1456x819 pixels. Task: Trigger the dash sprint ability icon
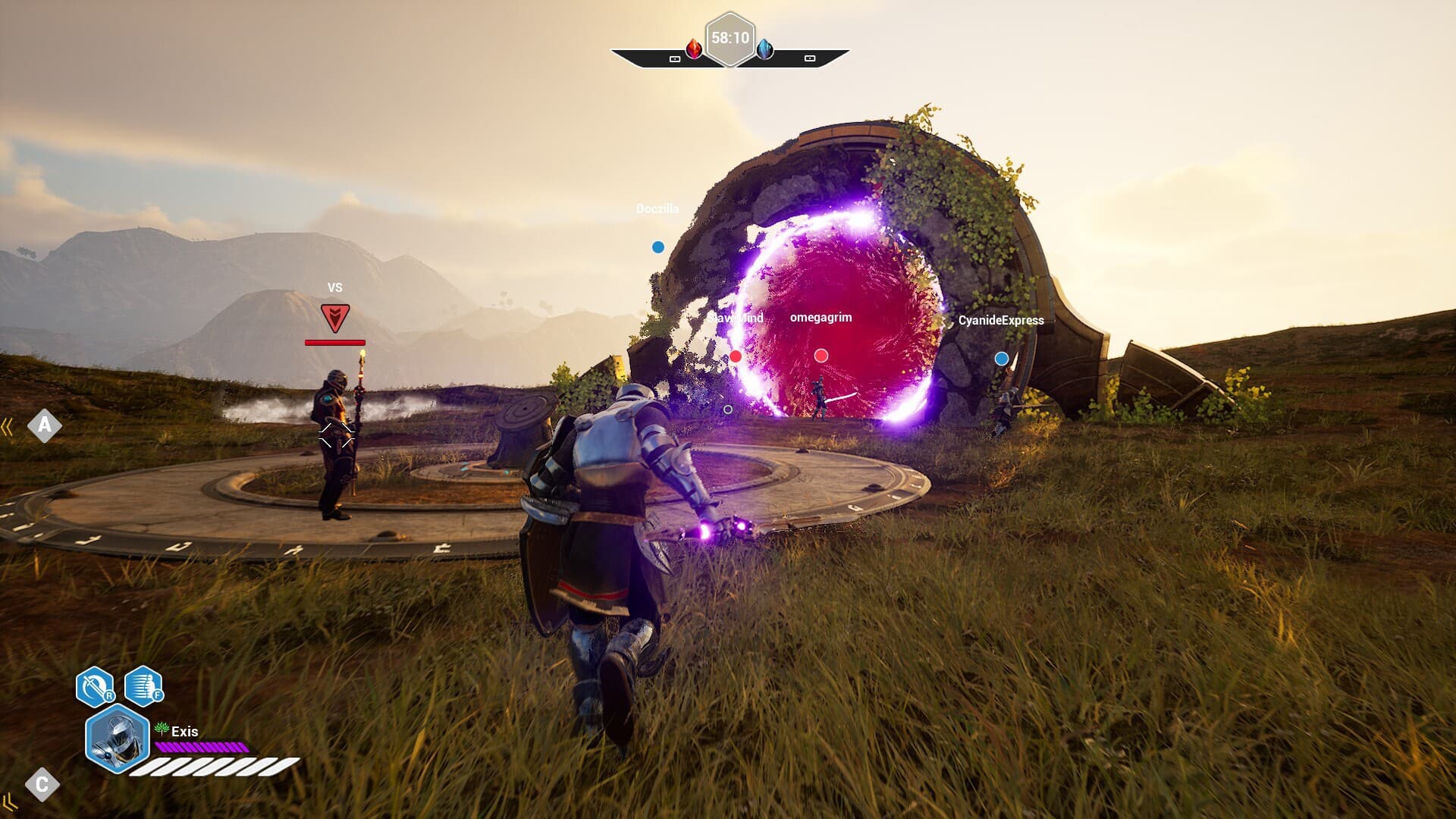tap(143, 686)
